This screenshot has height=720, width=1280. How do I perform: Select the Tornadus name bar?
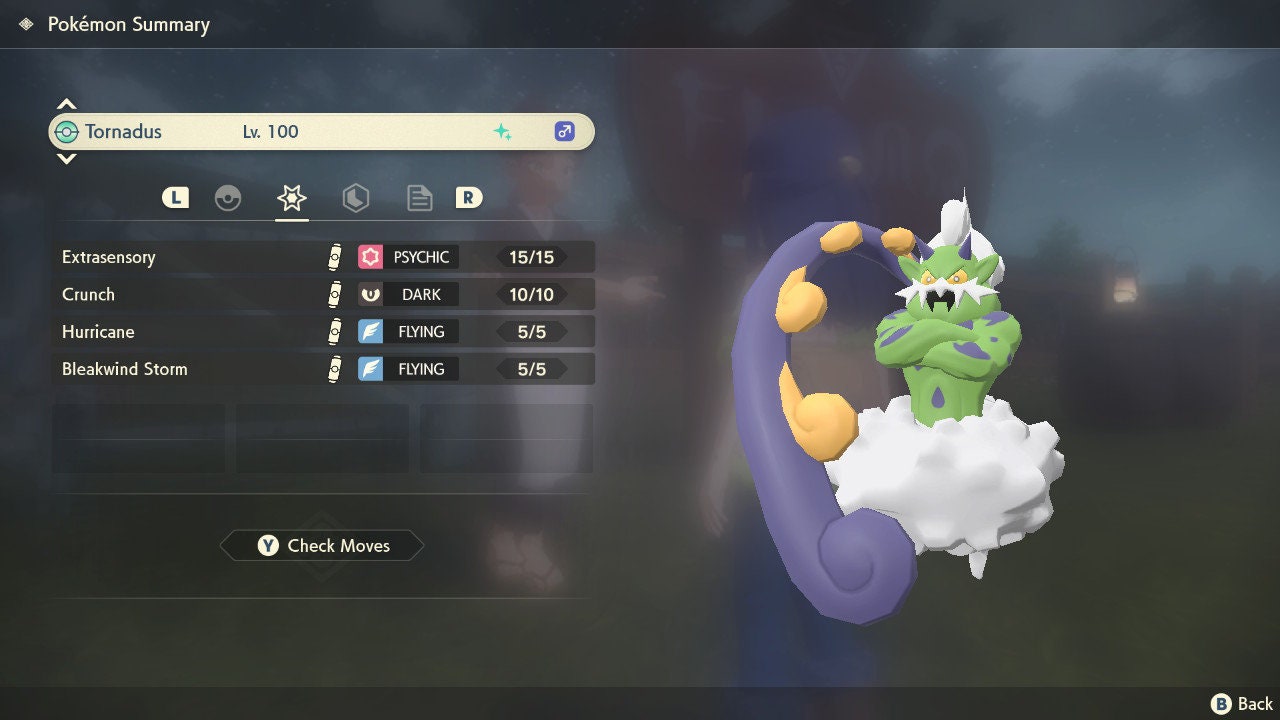(x=320, y=132)
